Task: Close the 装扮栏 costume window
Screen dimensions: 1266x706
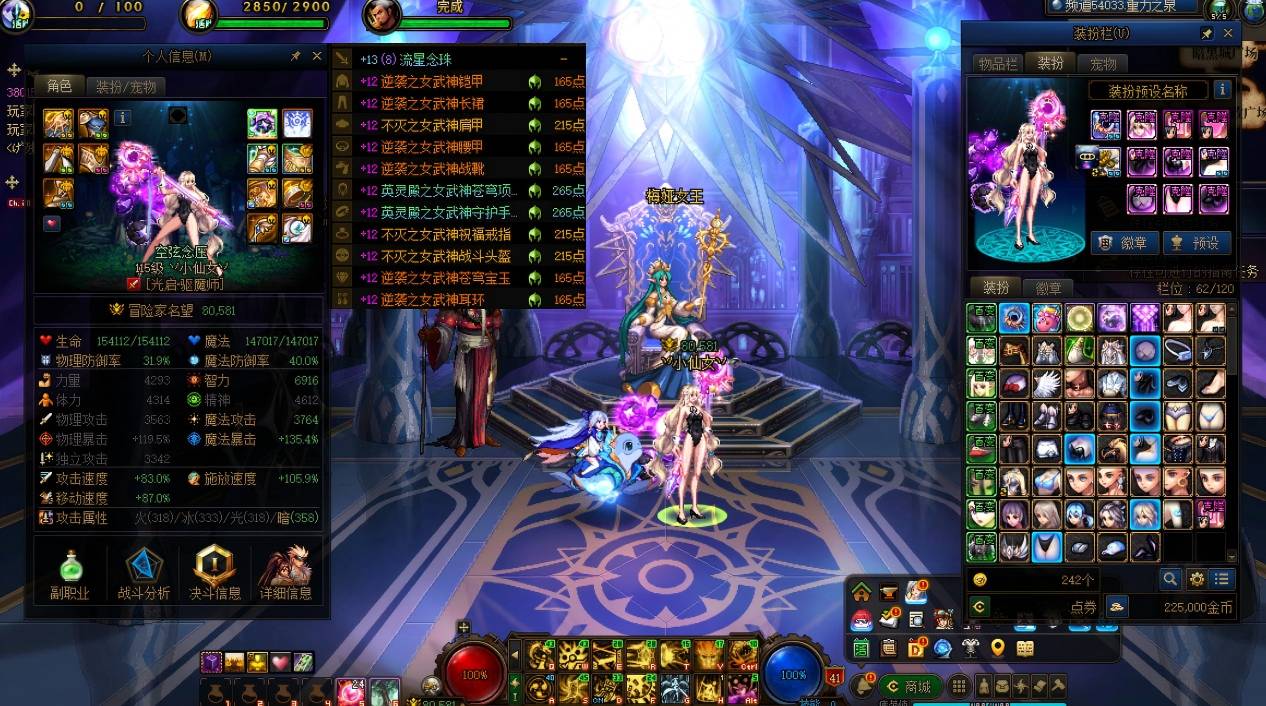Action: pos(1228,33)
